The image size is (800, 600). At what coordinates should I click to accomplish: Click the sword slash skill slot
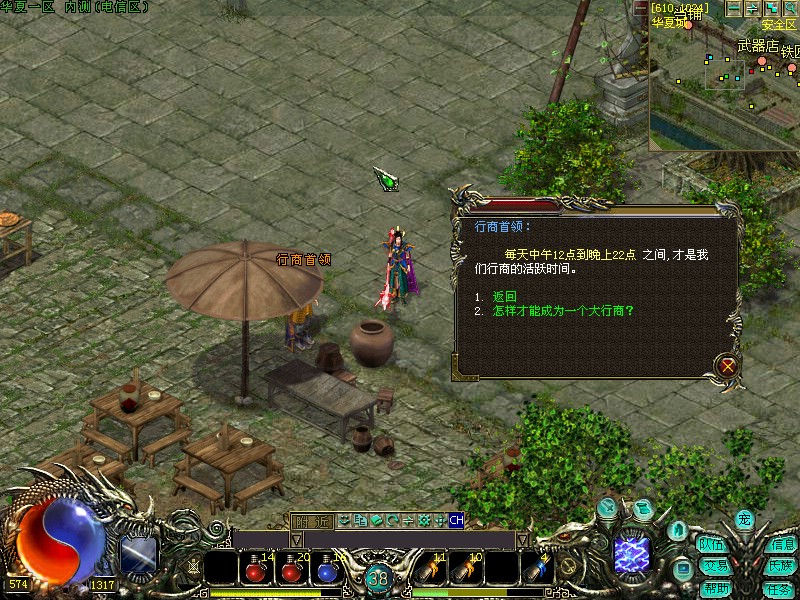[x=138, y=555]
